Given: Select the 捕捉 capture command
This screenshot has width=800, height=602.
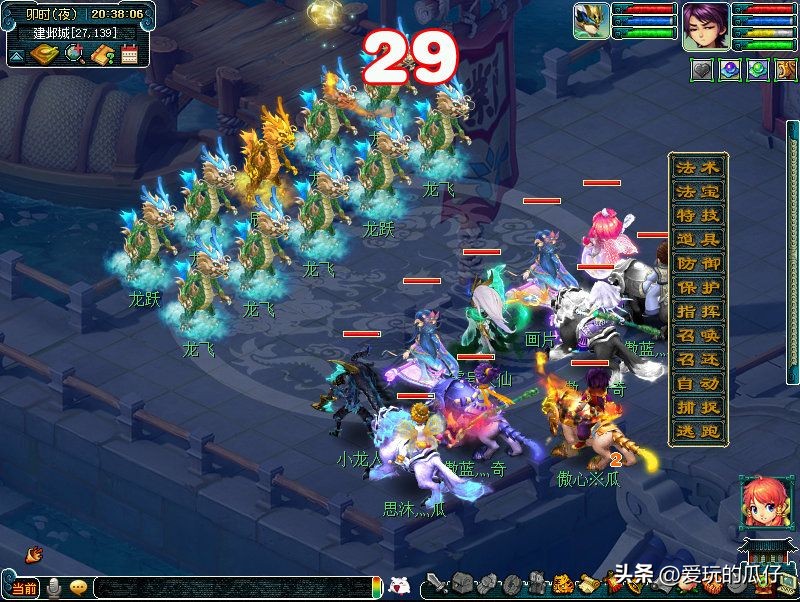Looking at the screenshot, I should 697,408.
